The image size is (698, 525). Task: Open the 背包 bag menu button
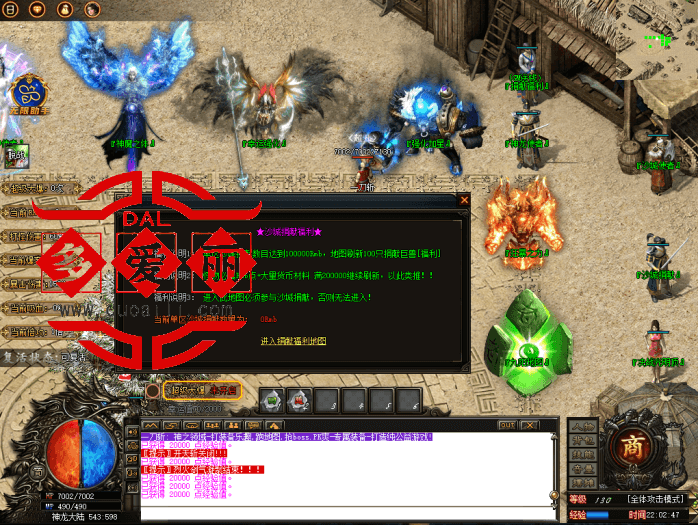click(x=580, y=441)
